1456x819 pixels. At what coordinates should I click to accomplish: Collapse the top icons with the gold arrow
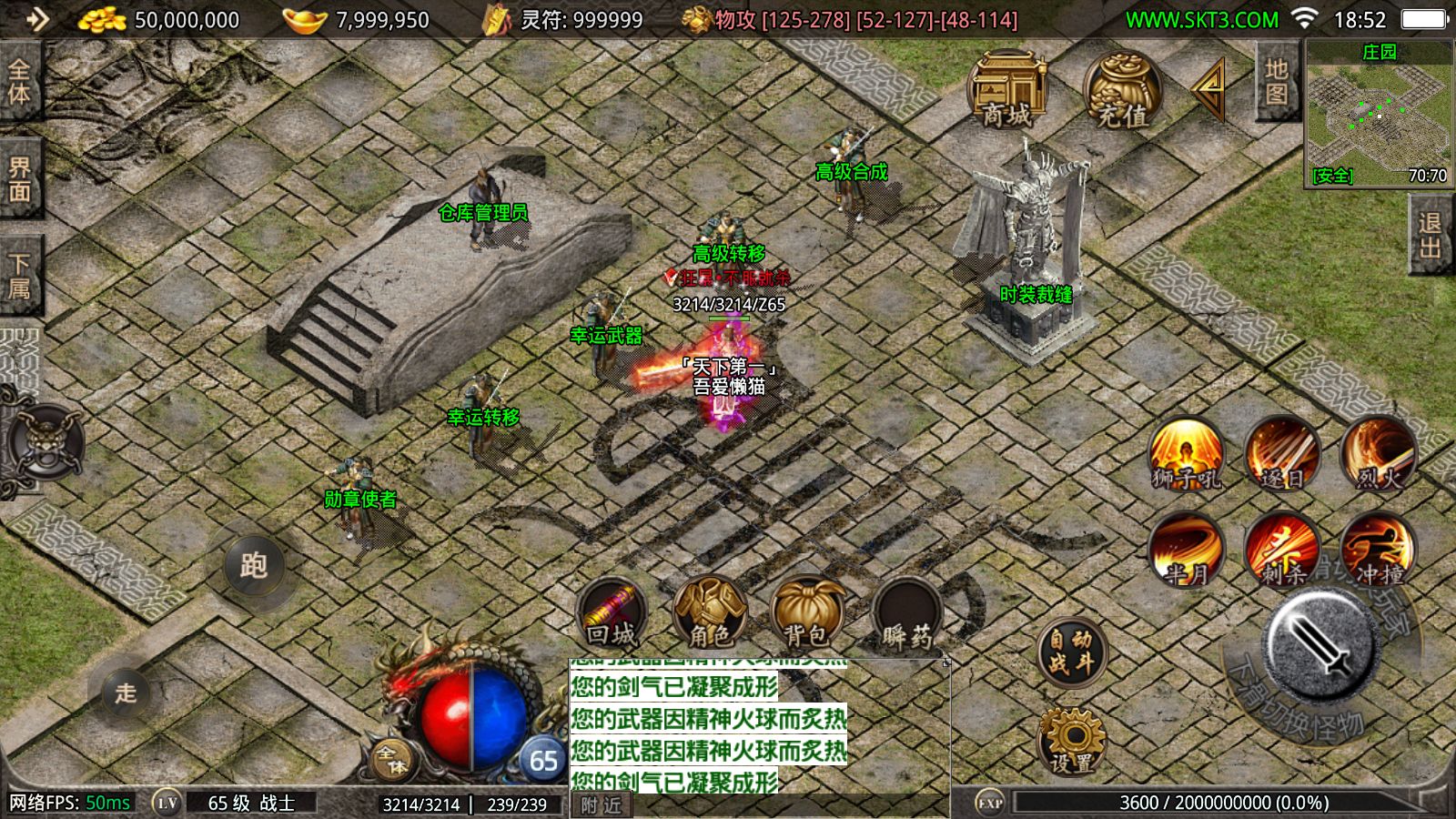tap(1210, 88)
